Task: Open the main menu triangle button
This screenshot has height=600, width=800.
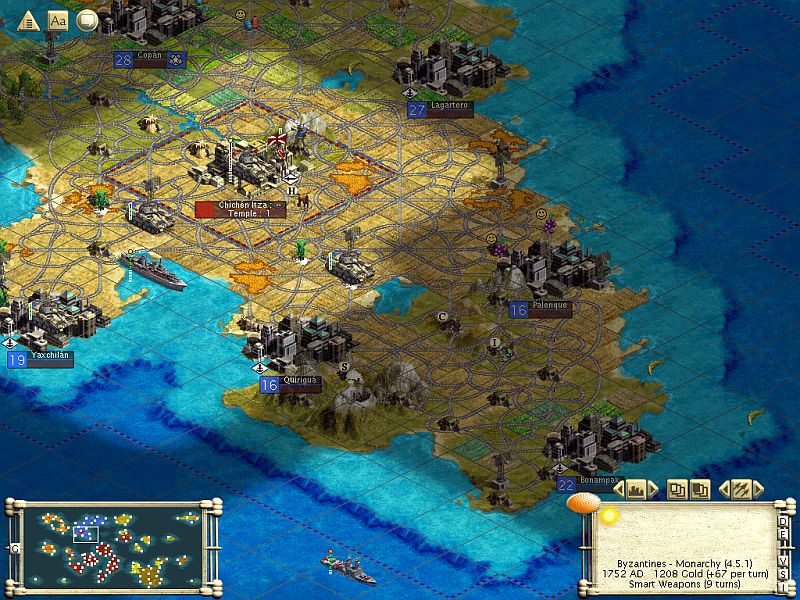Action: (28, 18)
